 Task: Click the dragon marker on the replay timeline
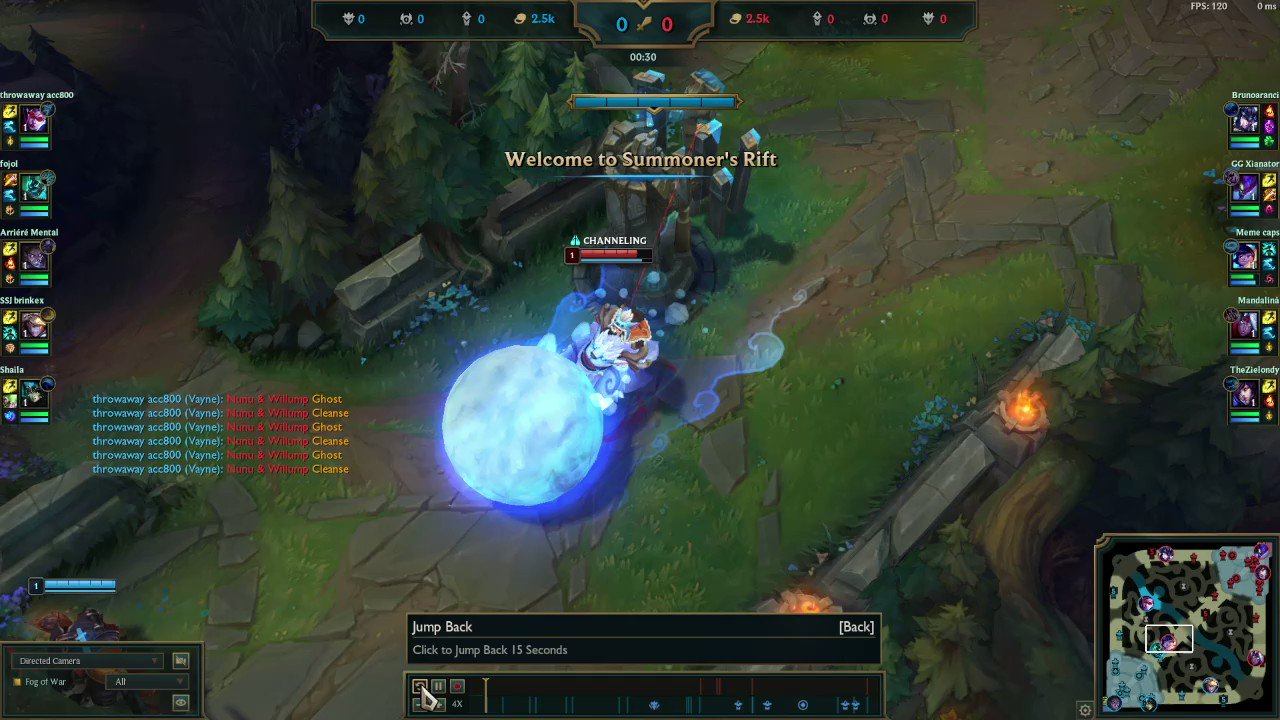click(654, 704)
